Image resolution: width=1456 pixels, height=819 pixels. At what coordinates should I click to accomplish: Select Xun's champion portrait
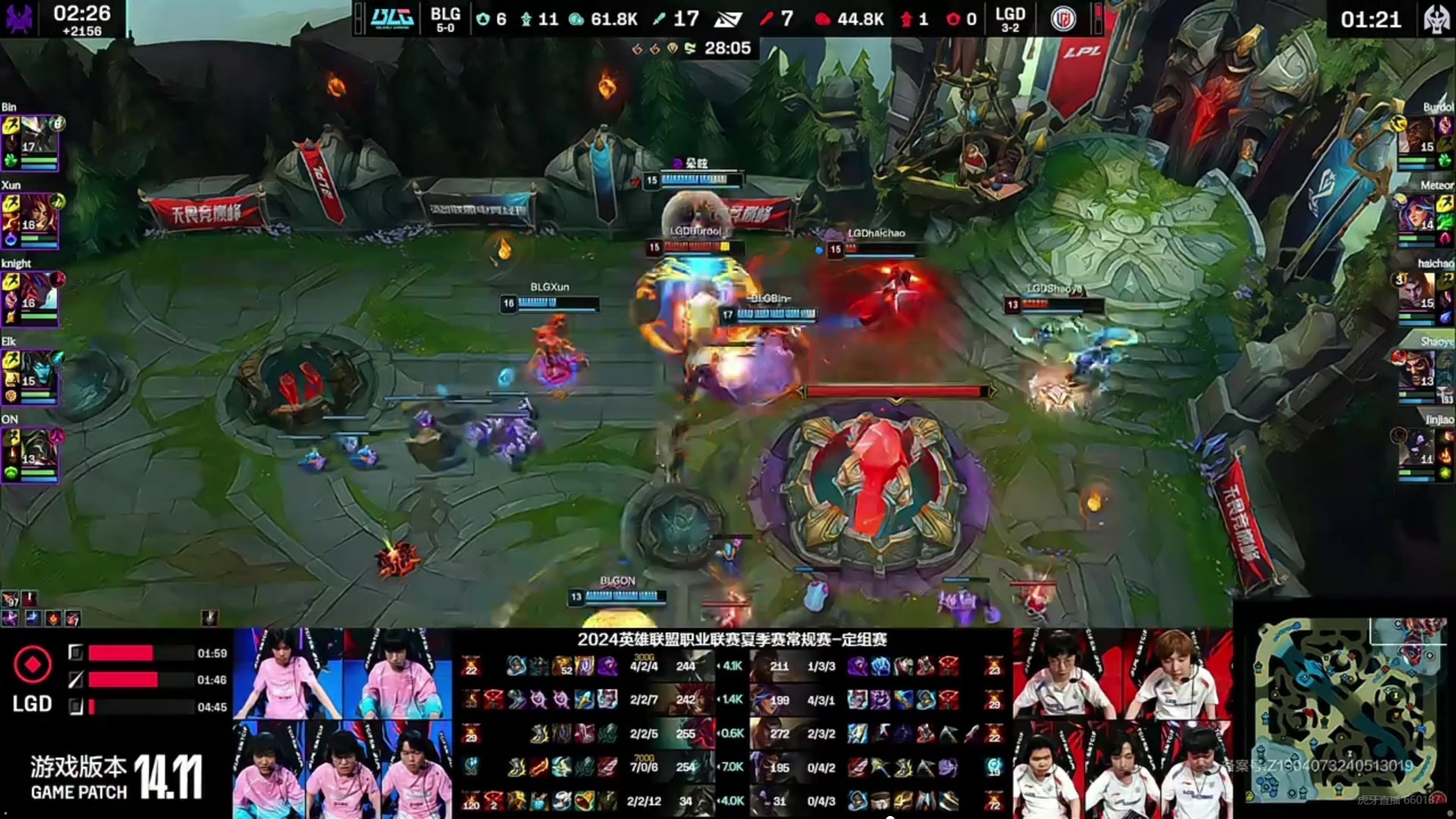click(36, 215)
